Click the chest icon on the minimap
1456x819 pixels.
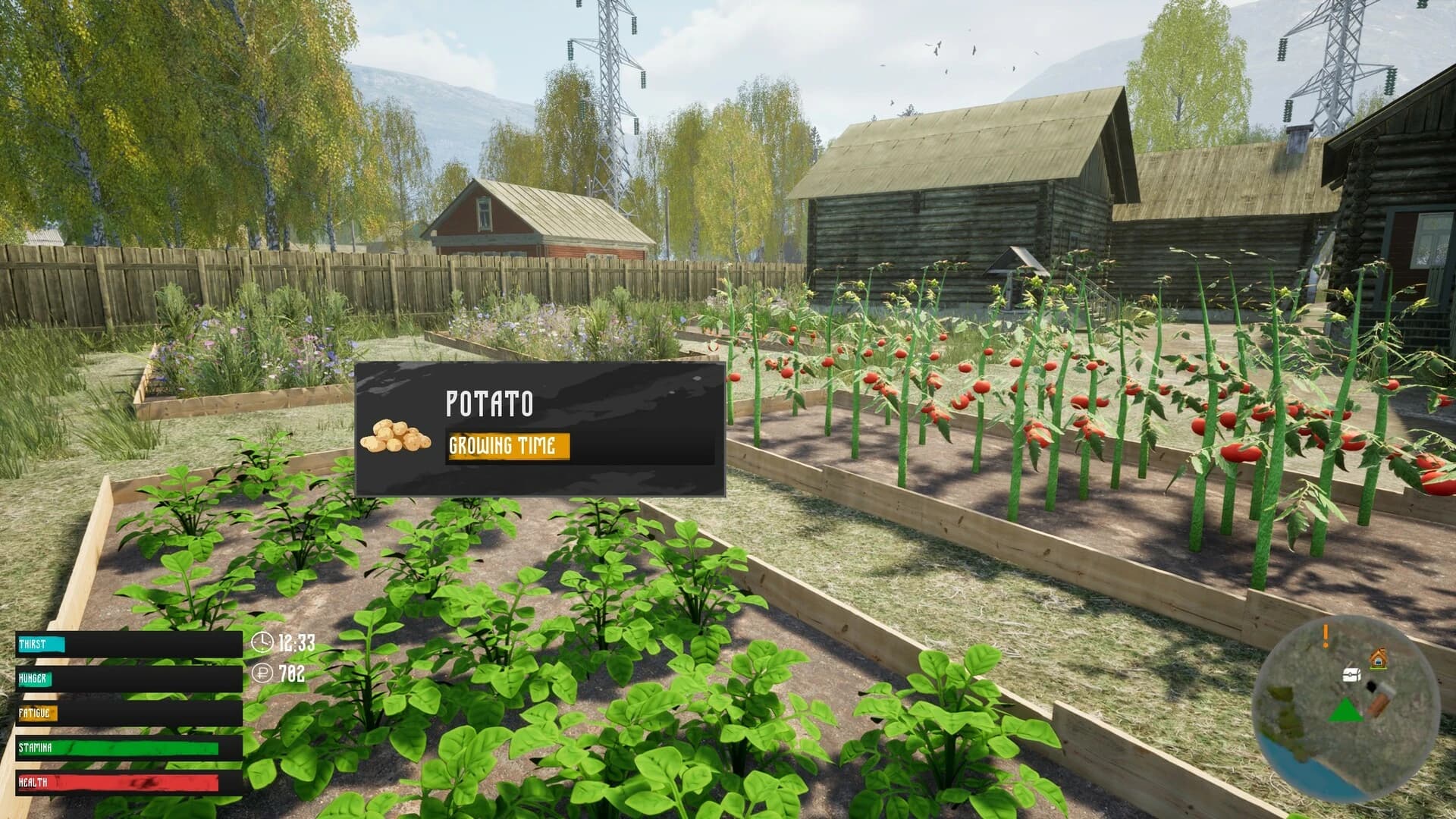coord(1351,675)
